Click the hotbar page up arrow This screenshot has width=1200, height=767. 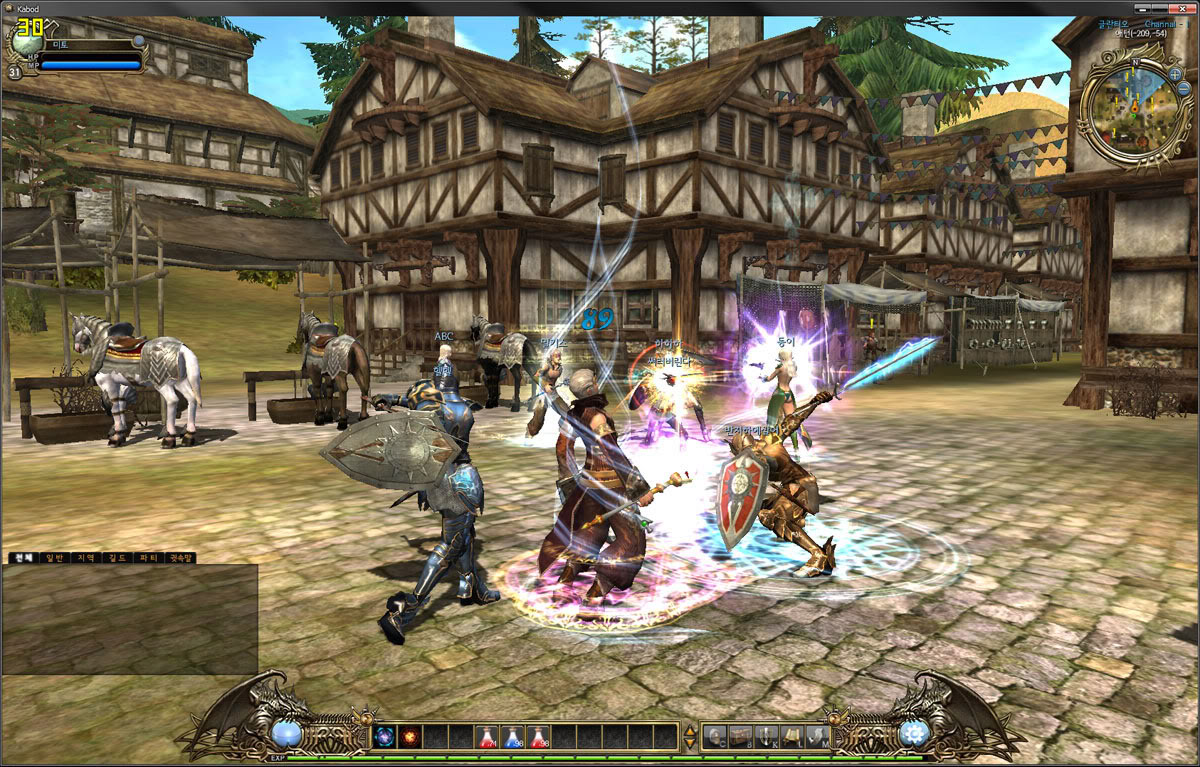tap(690, 731)
